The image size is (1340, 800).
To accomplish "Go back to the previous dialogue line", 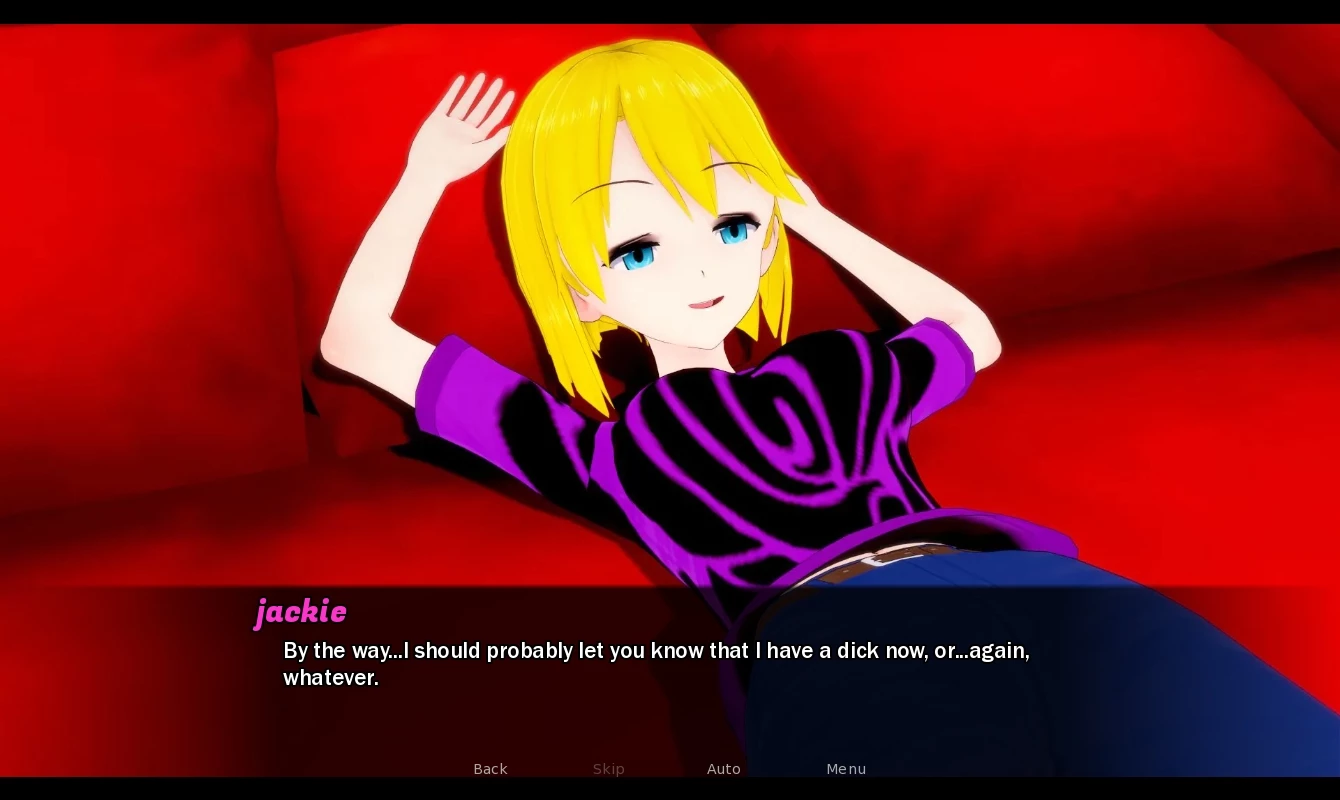I will coord(490,769).
